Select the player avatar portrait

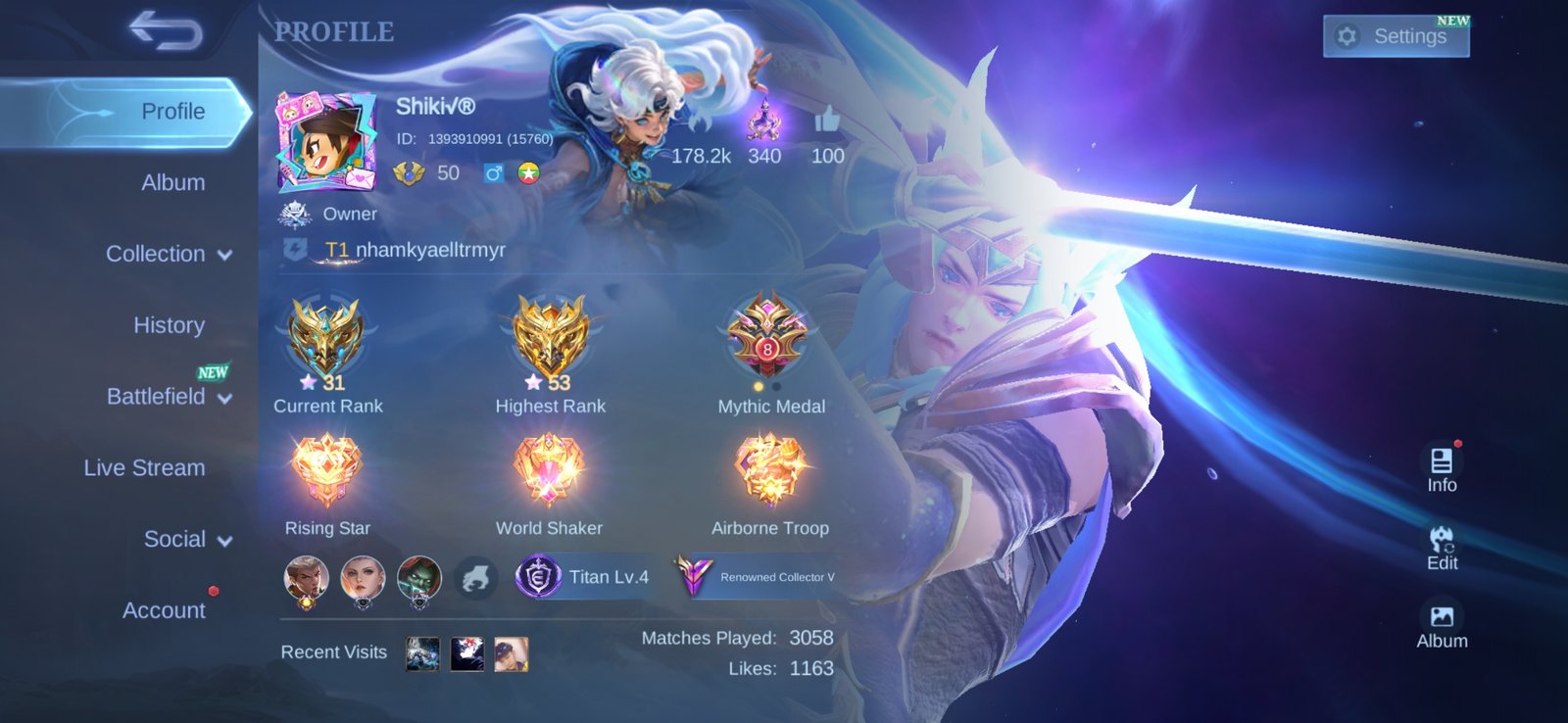click(326, 143)
